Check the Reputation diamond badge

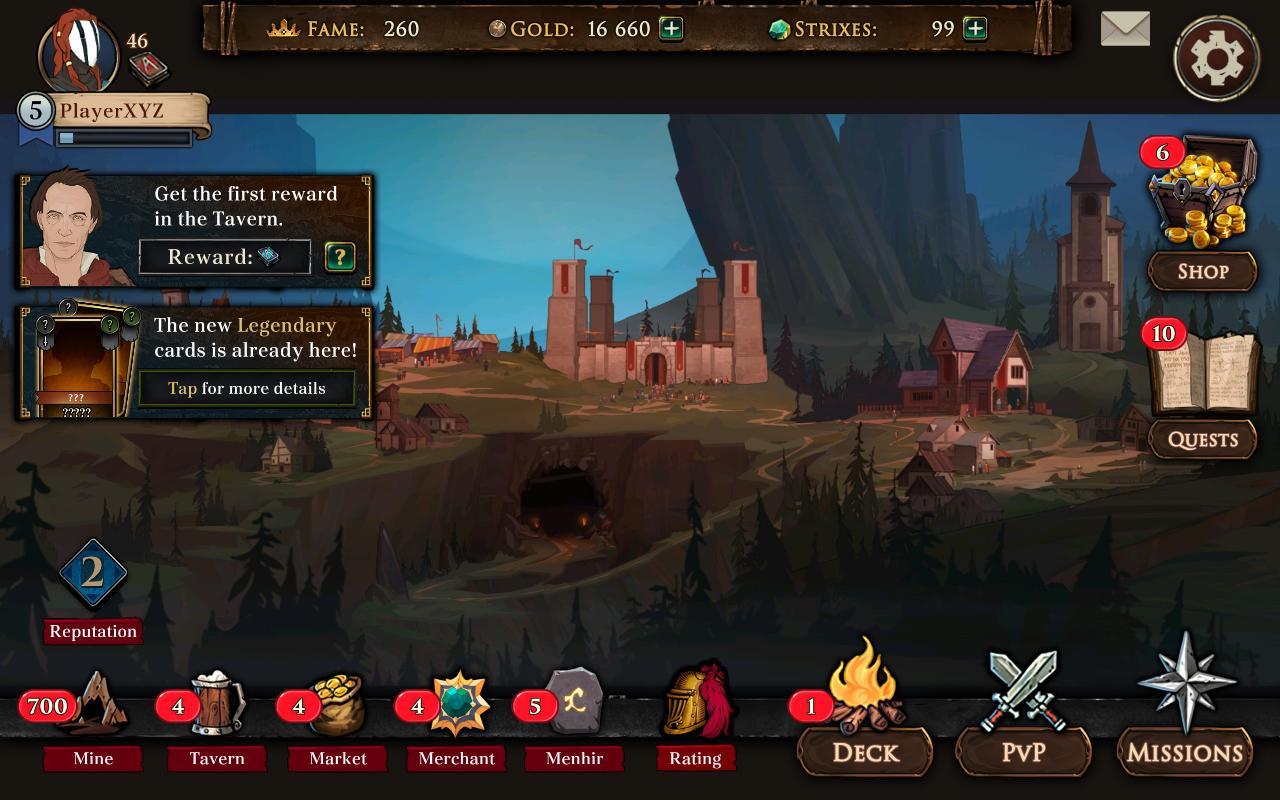[93, 574]
